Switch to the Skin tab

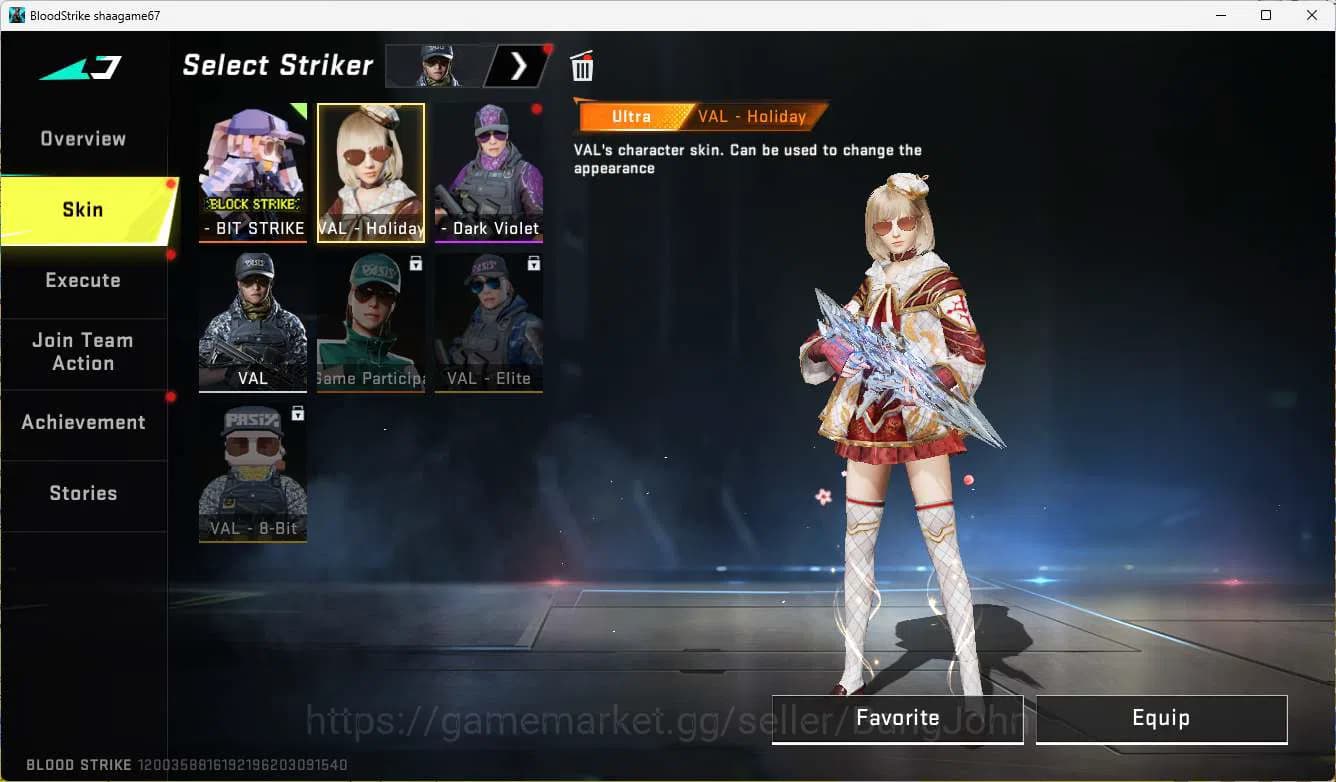82,209
